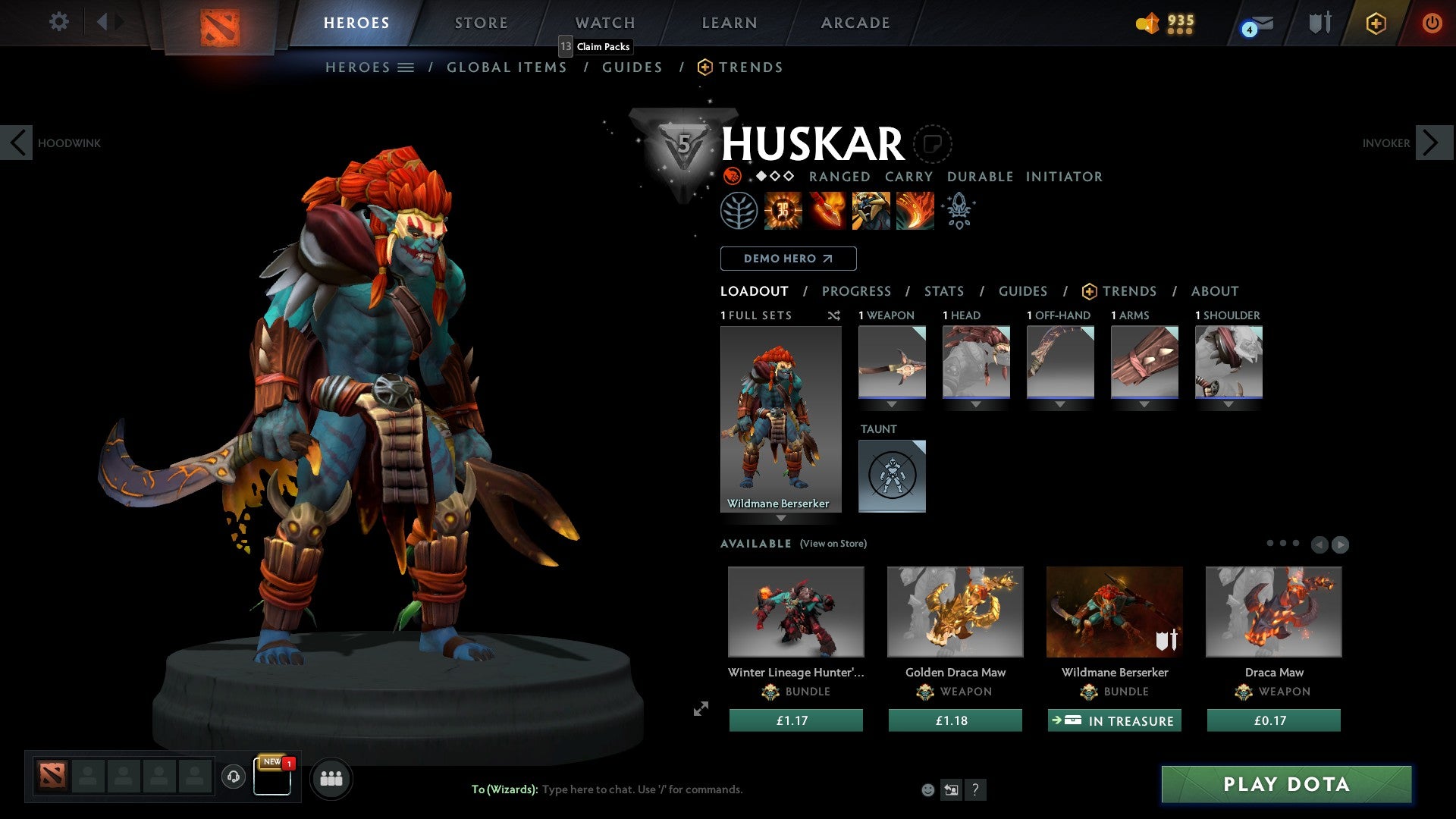
Task: Open the Heroes hamburger menu
Action: point(406,67)
